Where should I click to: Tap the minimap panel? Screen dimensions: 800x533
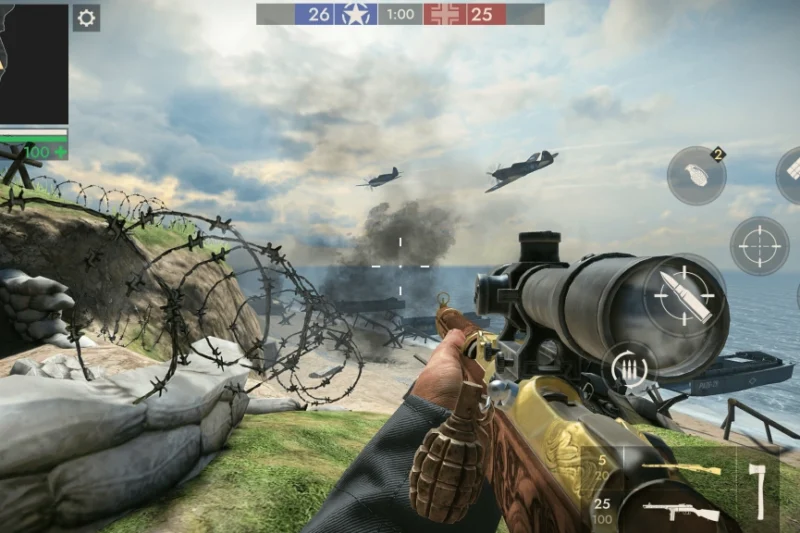coord(33,62)
